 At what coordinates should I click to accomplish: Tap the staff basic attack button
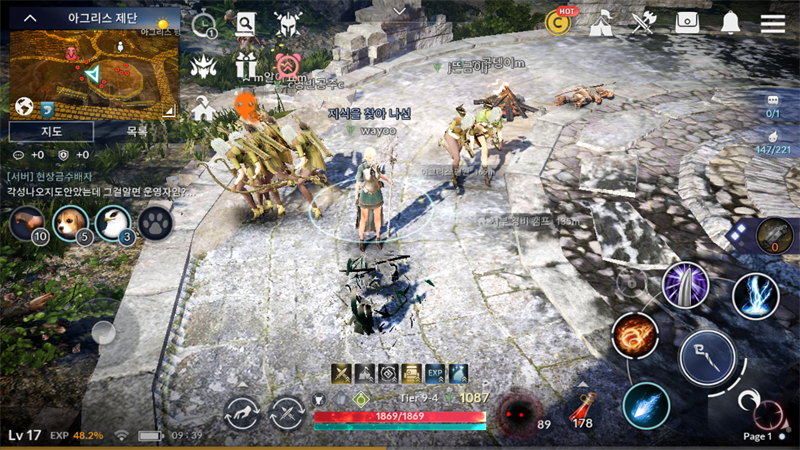coord(707,358)
